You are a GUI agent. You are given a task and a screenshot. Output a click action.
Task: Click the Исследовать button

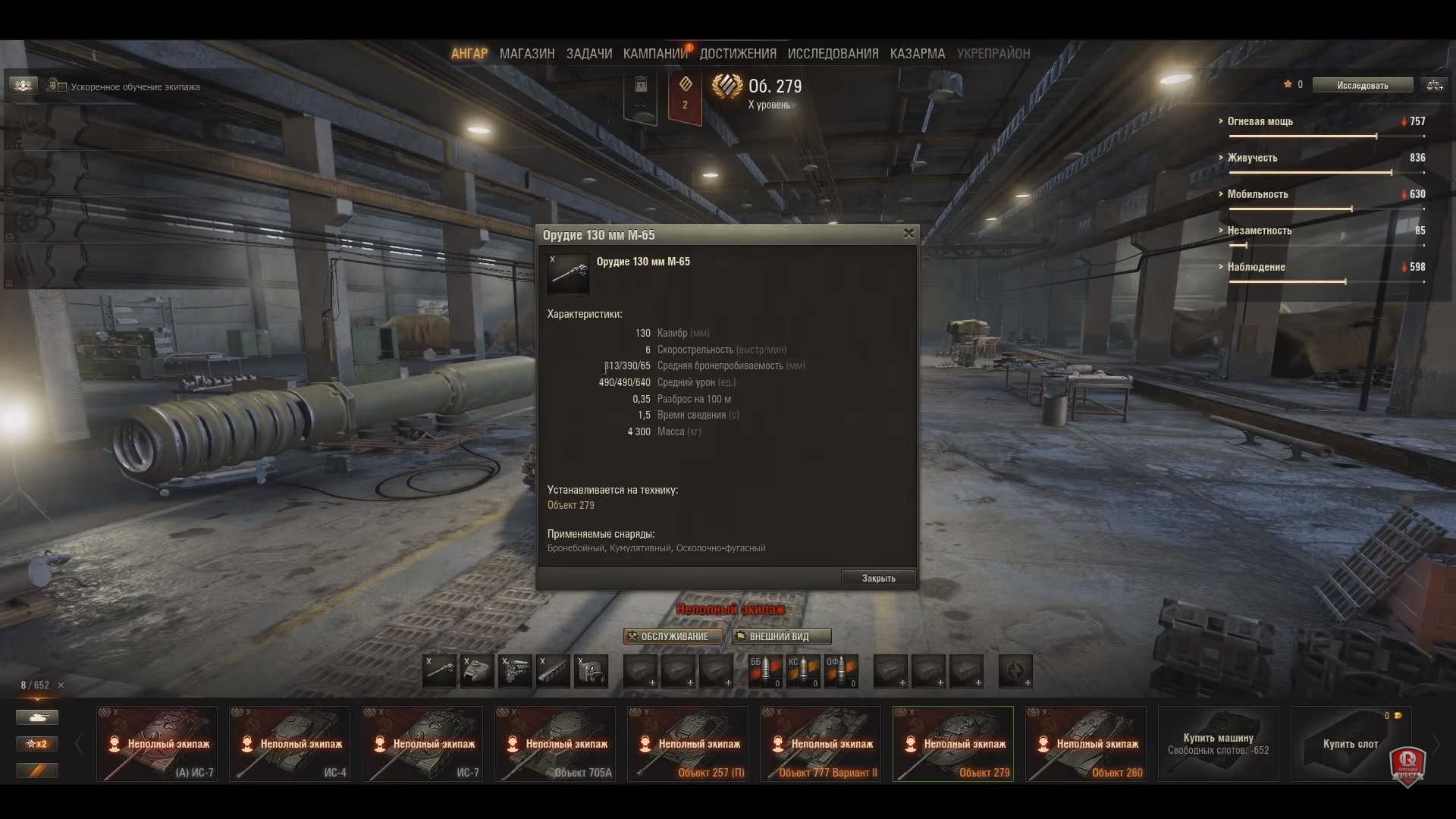[1363, 86]
